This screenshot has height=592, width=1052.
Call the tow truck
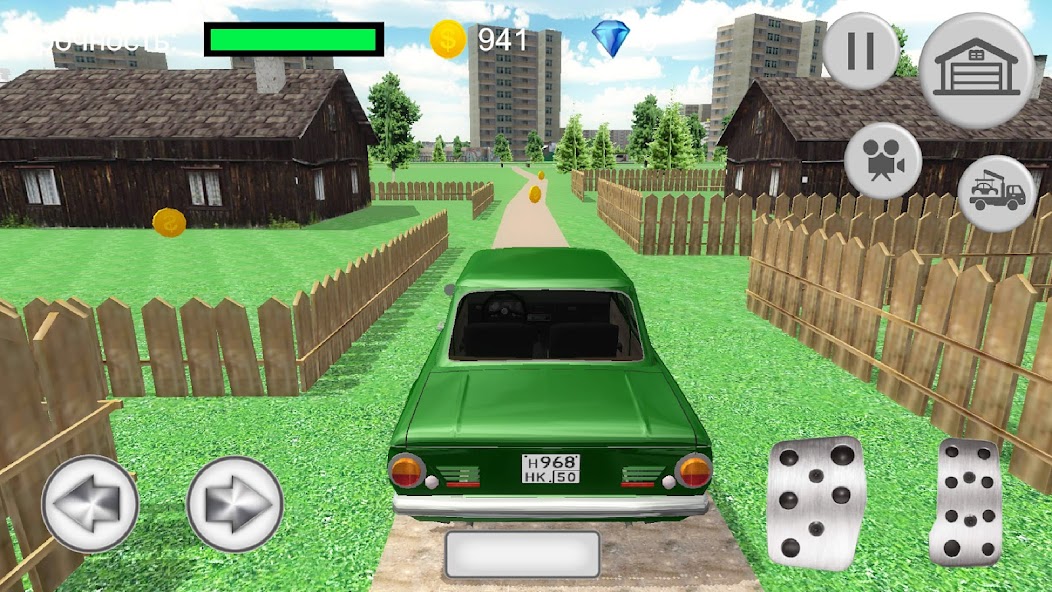(996, 194)
